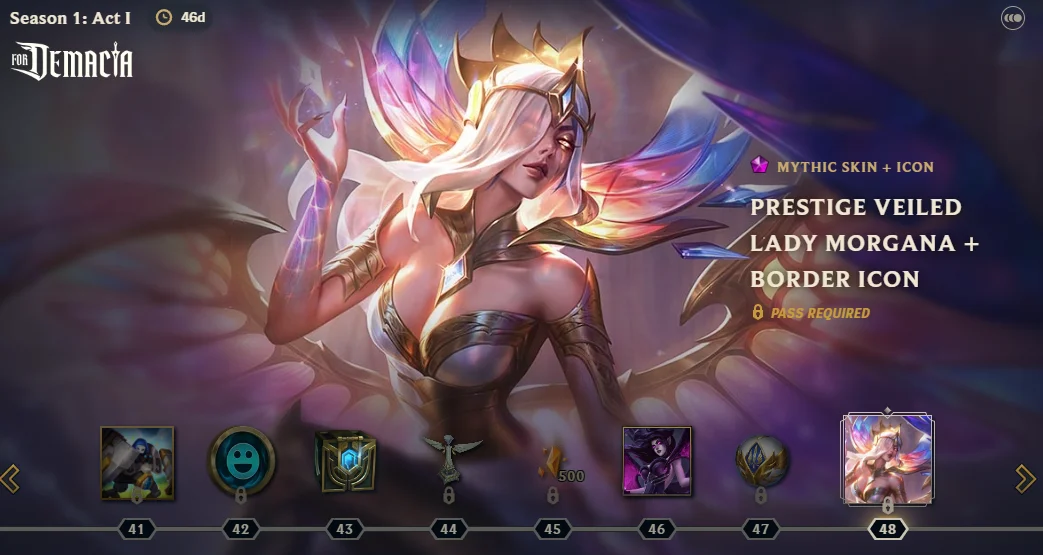Select the level 41 skin reward thumbnail

[x=137, y=462]
